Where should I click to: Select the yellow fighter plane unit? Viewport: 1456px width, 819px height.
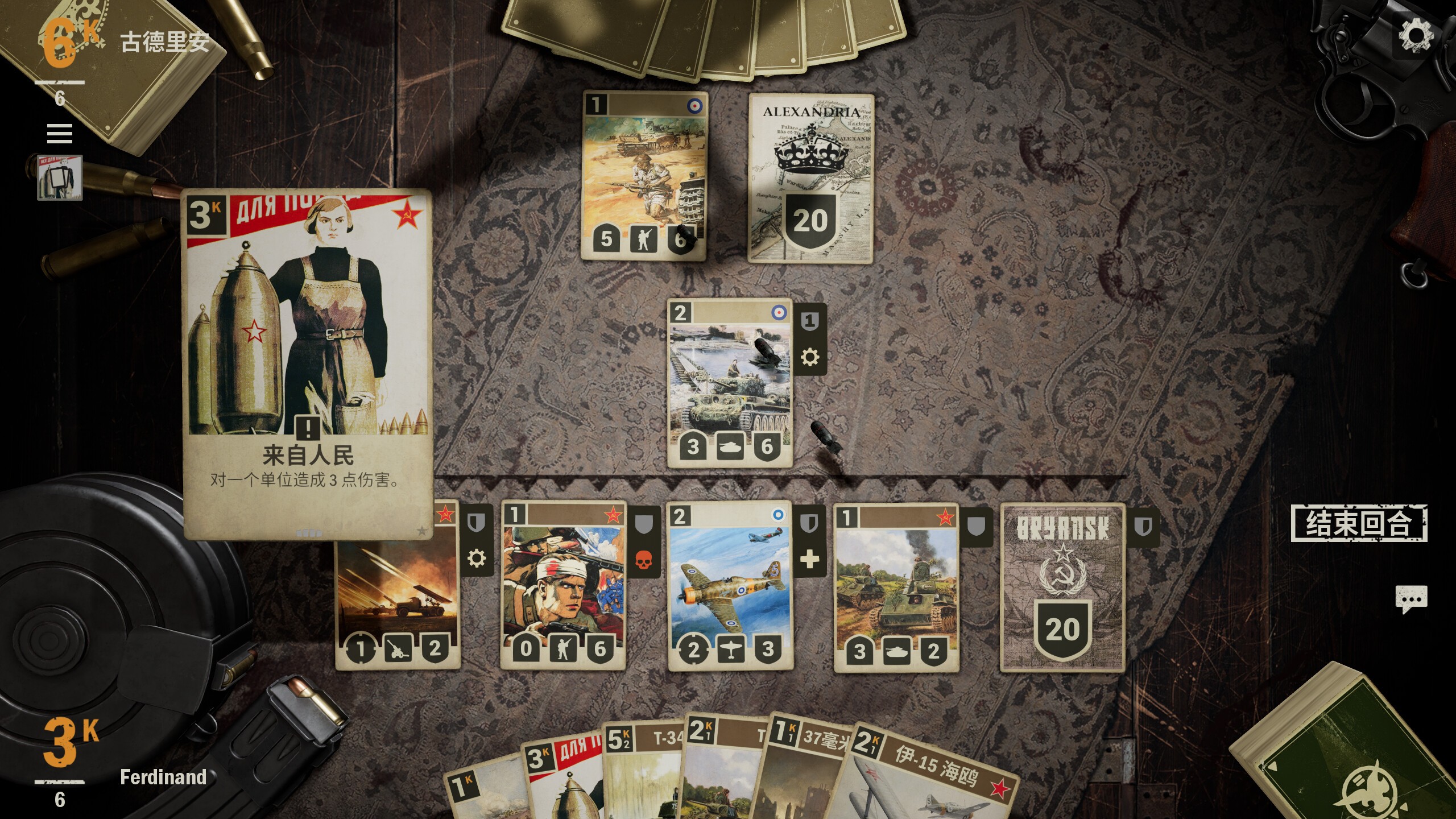pos(730,586)
